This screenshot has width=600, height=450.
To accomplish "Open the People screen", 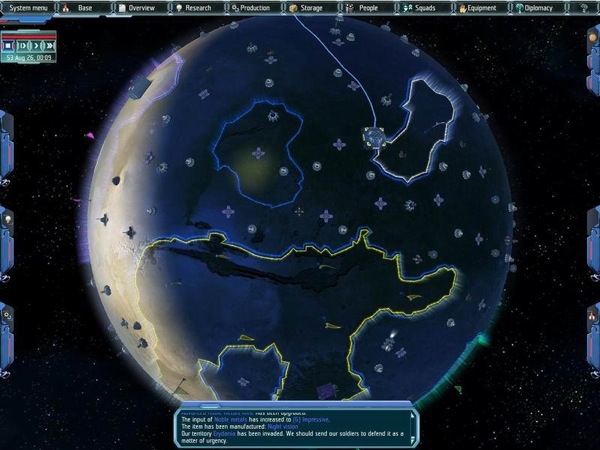I will (x=365, y=7).
